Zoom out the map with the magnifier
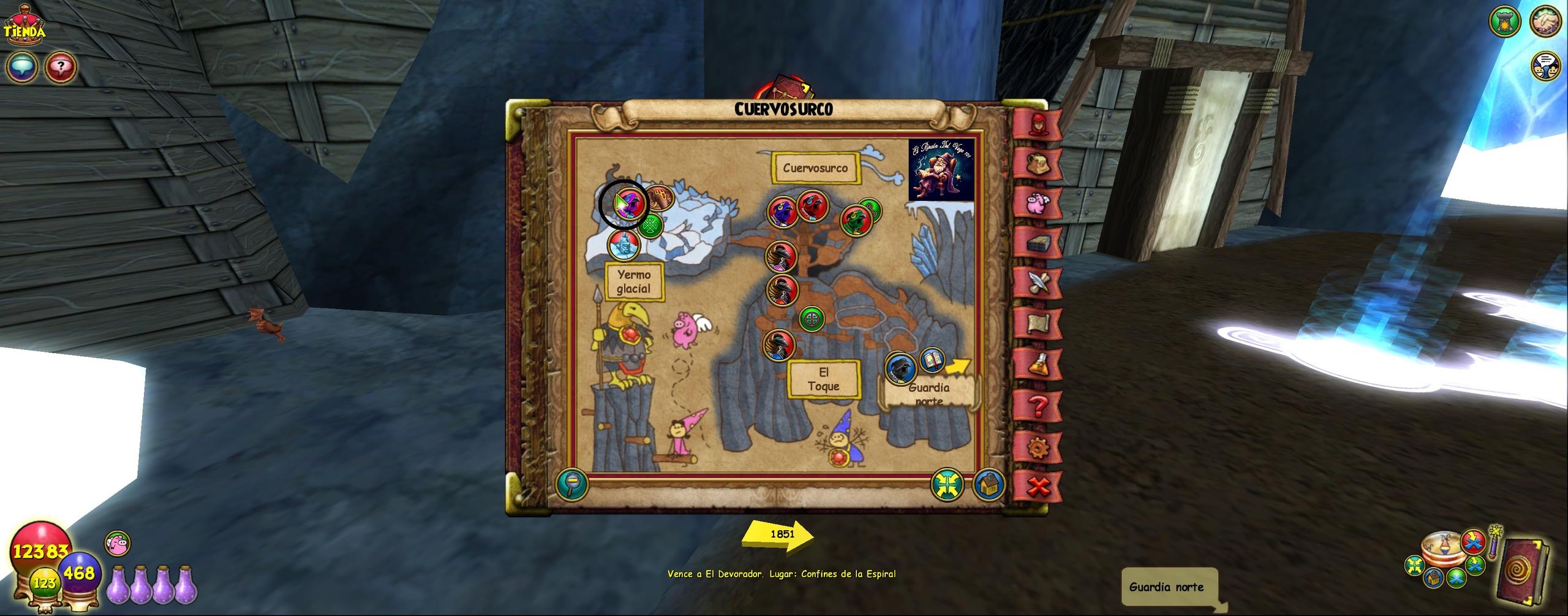Image resolution: width=1568 pixels, height=616 pixels. coord(571,485)
